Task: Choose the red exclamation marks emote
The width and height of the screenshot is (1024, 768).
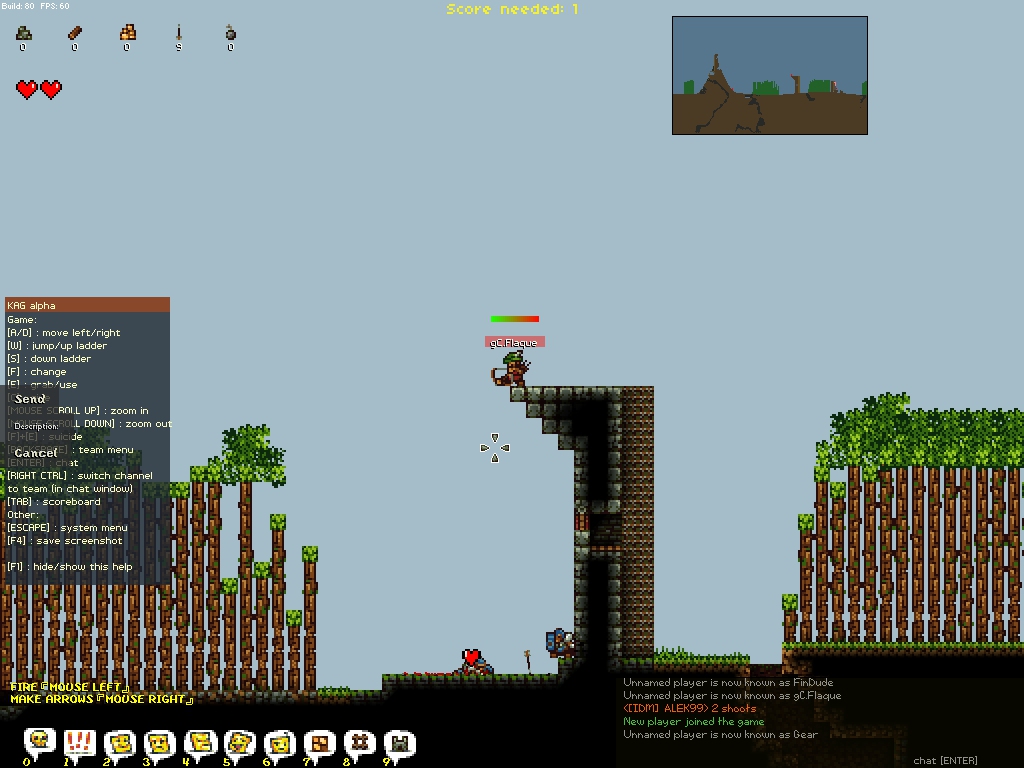Action: click(79, 742)
